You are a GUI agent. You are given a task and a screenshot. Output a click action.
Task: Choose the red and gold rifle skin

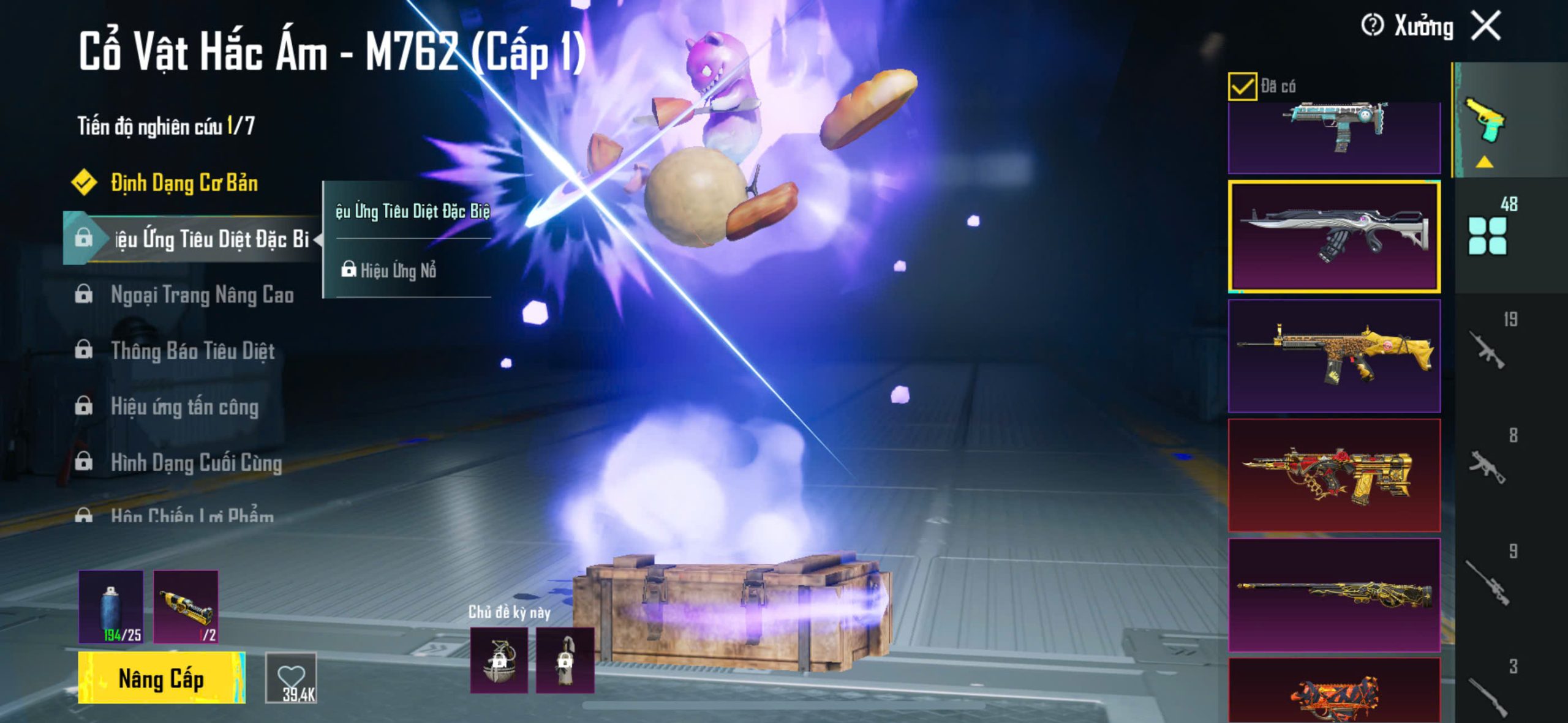coord(1334,475)
